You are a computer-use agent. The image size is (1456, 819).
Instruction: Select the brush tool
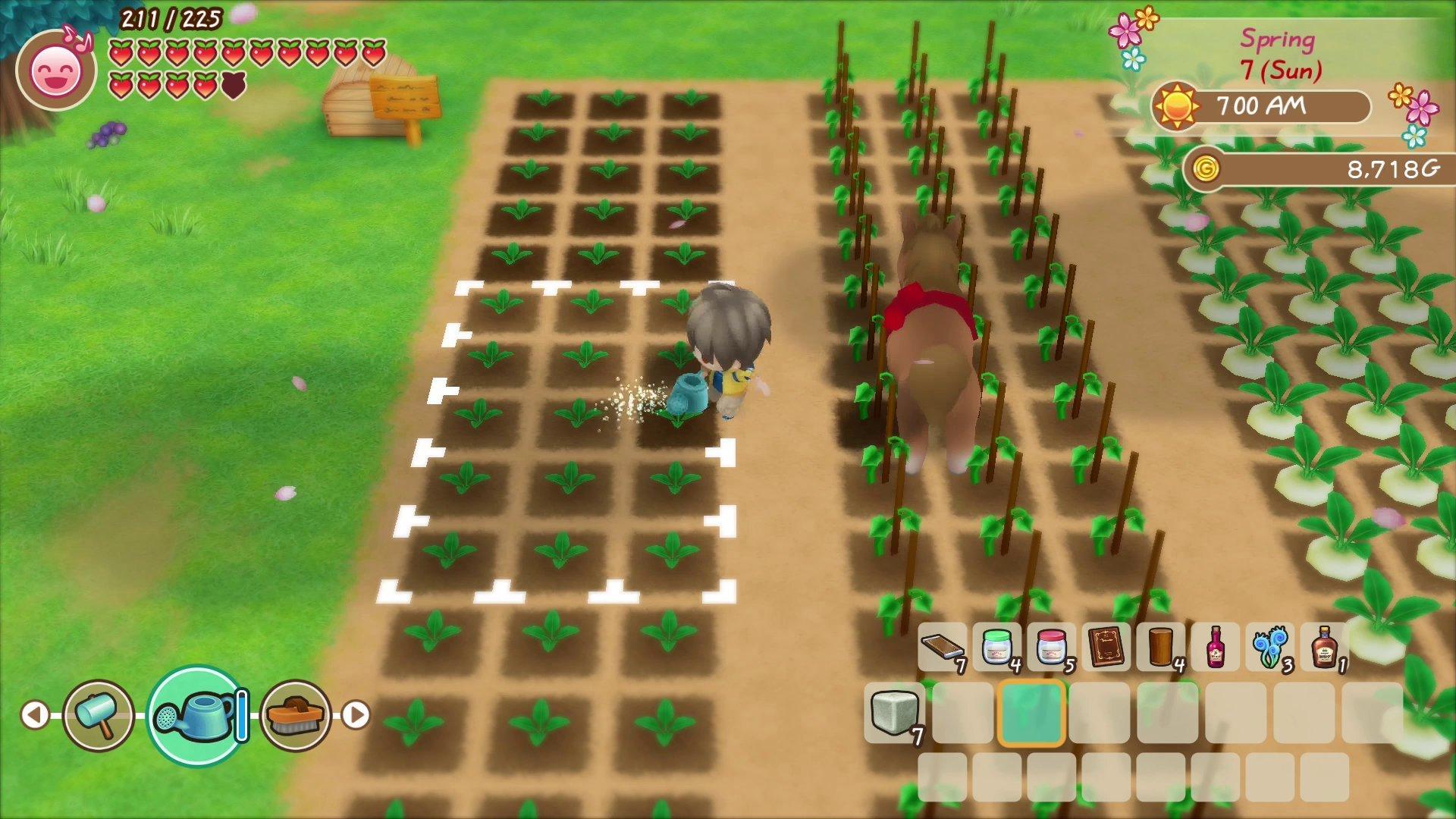(x=291, y=714)
